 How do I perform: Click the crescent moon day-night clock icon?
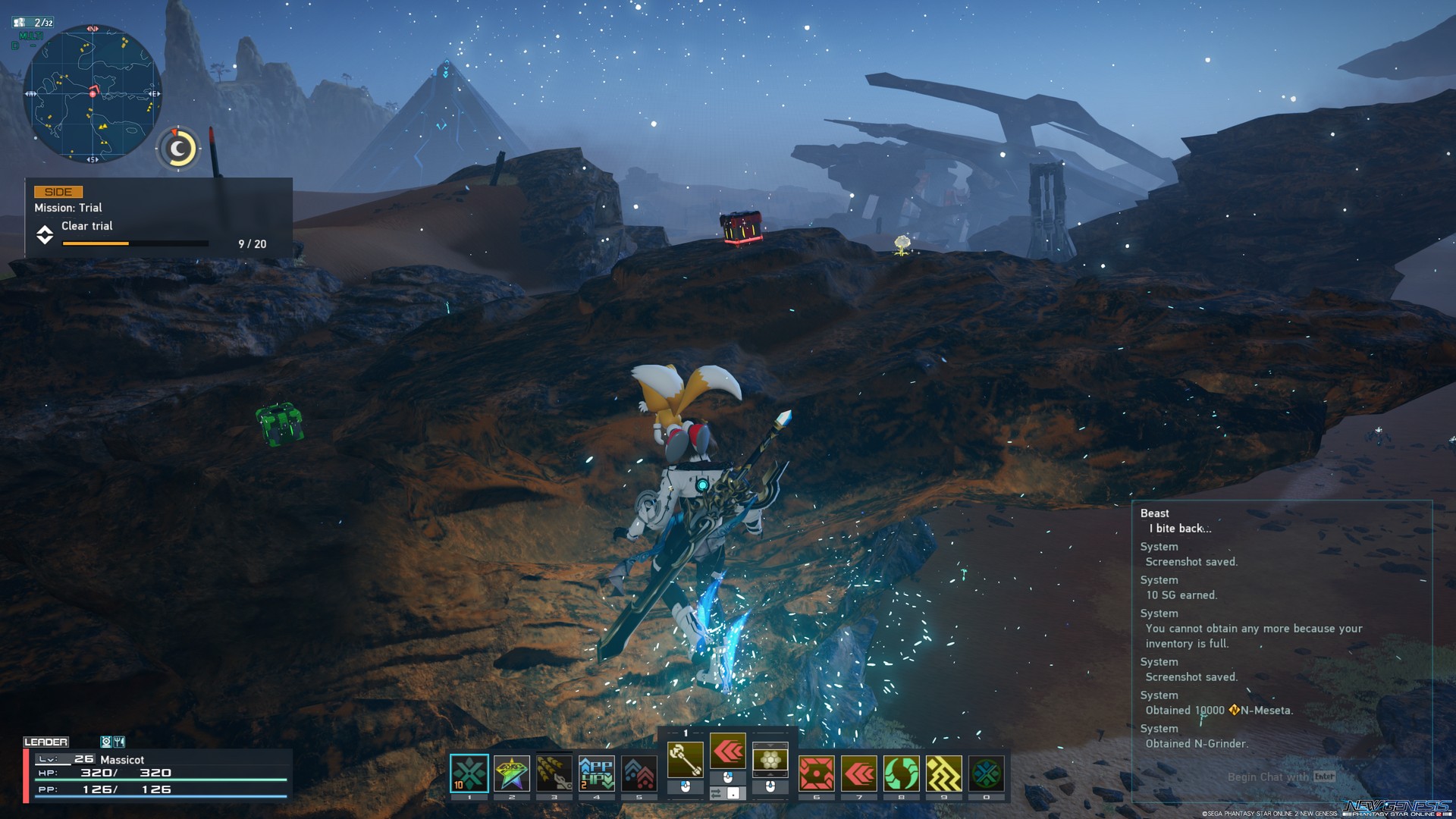pos(178,149)
